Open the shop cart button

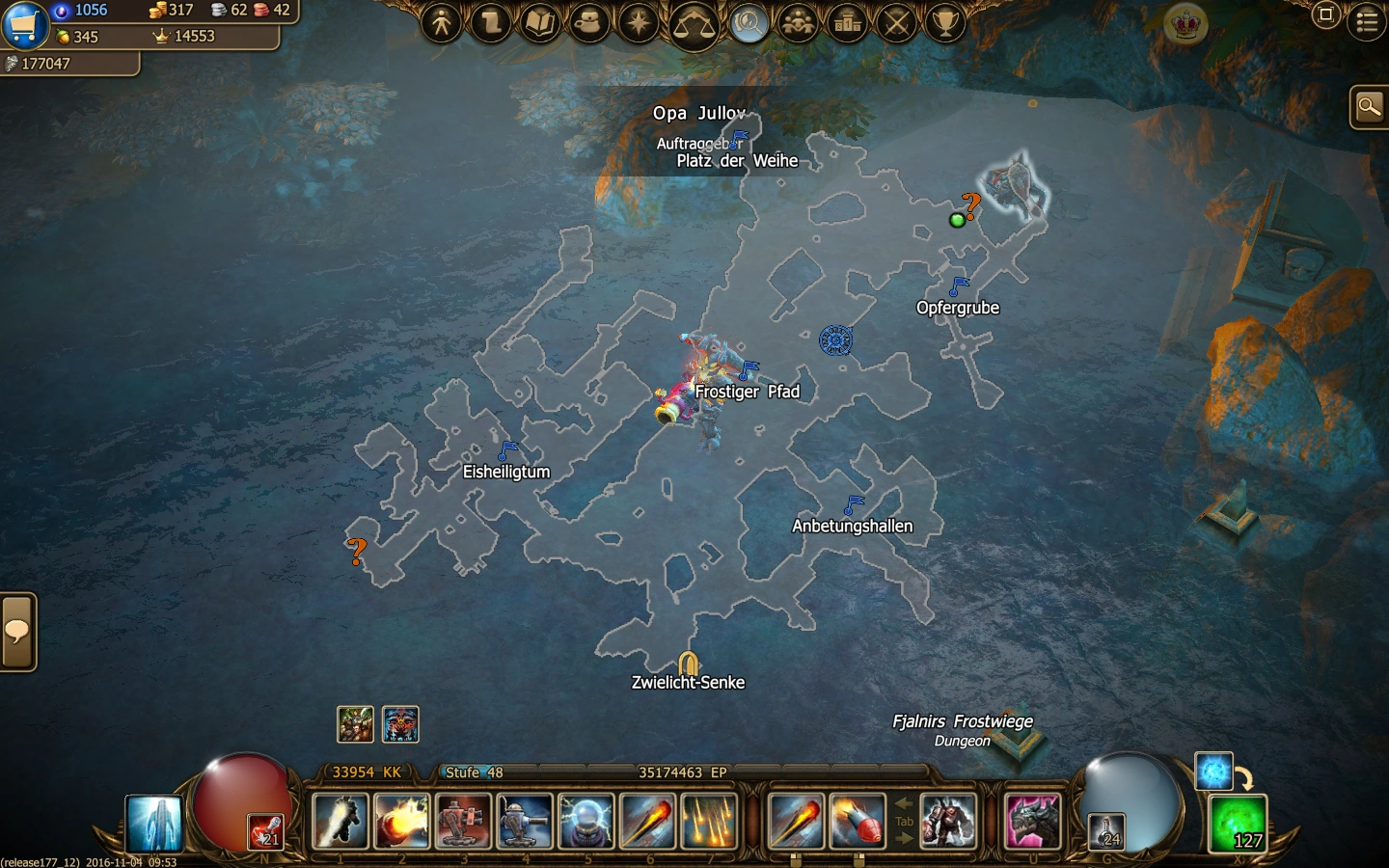(23, 24)
